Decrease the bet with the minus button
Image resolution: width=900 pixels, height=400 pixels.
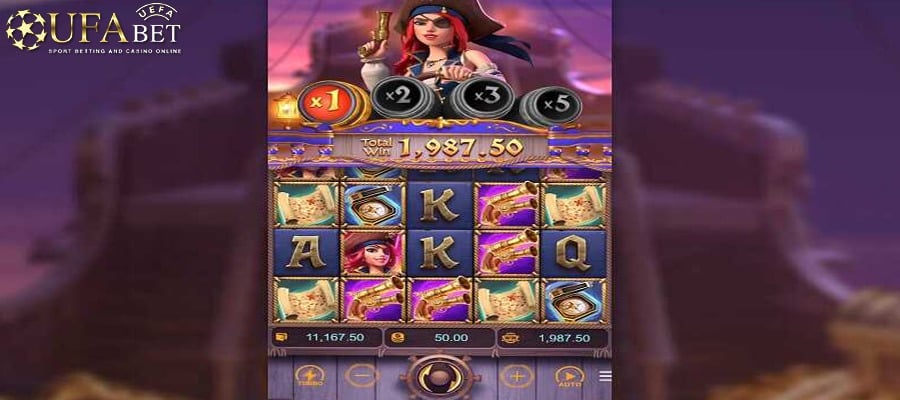tap(361, 377)
